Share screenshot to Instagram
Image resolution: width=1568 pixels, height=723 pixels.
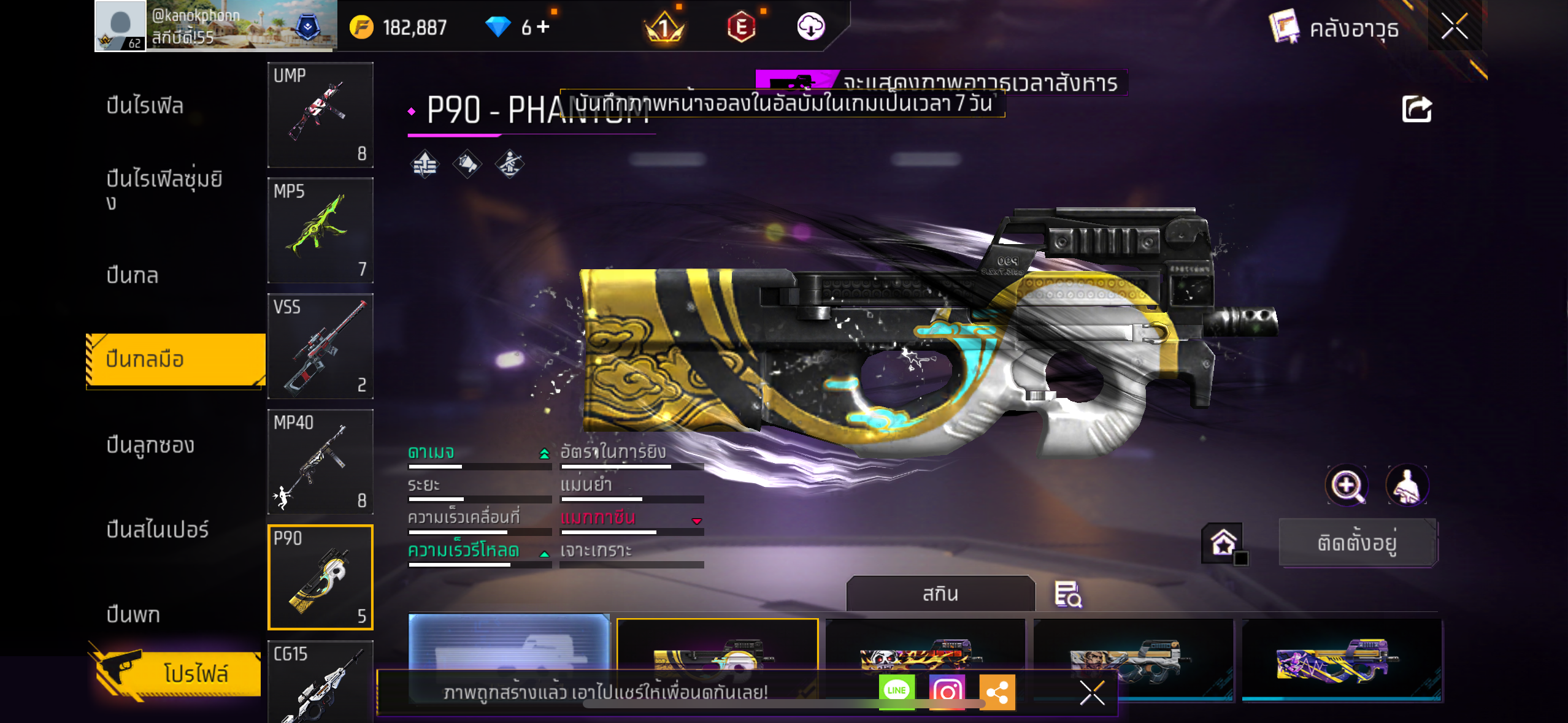[x=947, y=692]
